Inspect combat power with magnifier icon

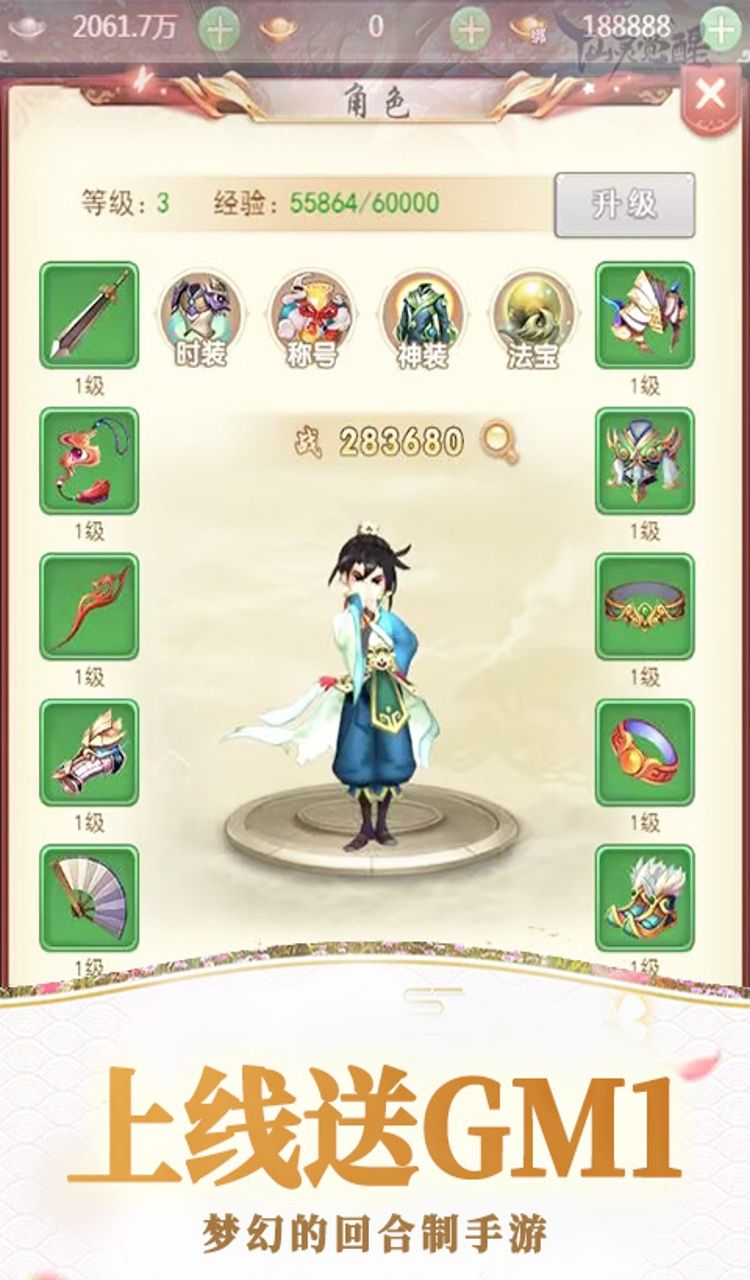(499, 442)
